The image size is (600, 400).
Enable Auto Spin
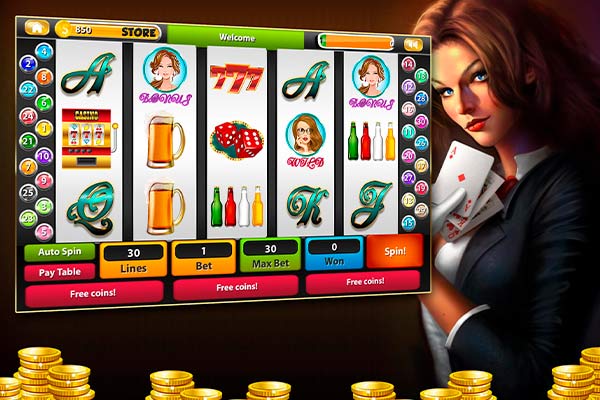pos(59,253)
